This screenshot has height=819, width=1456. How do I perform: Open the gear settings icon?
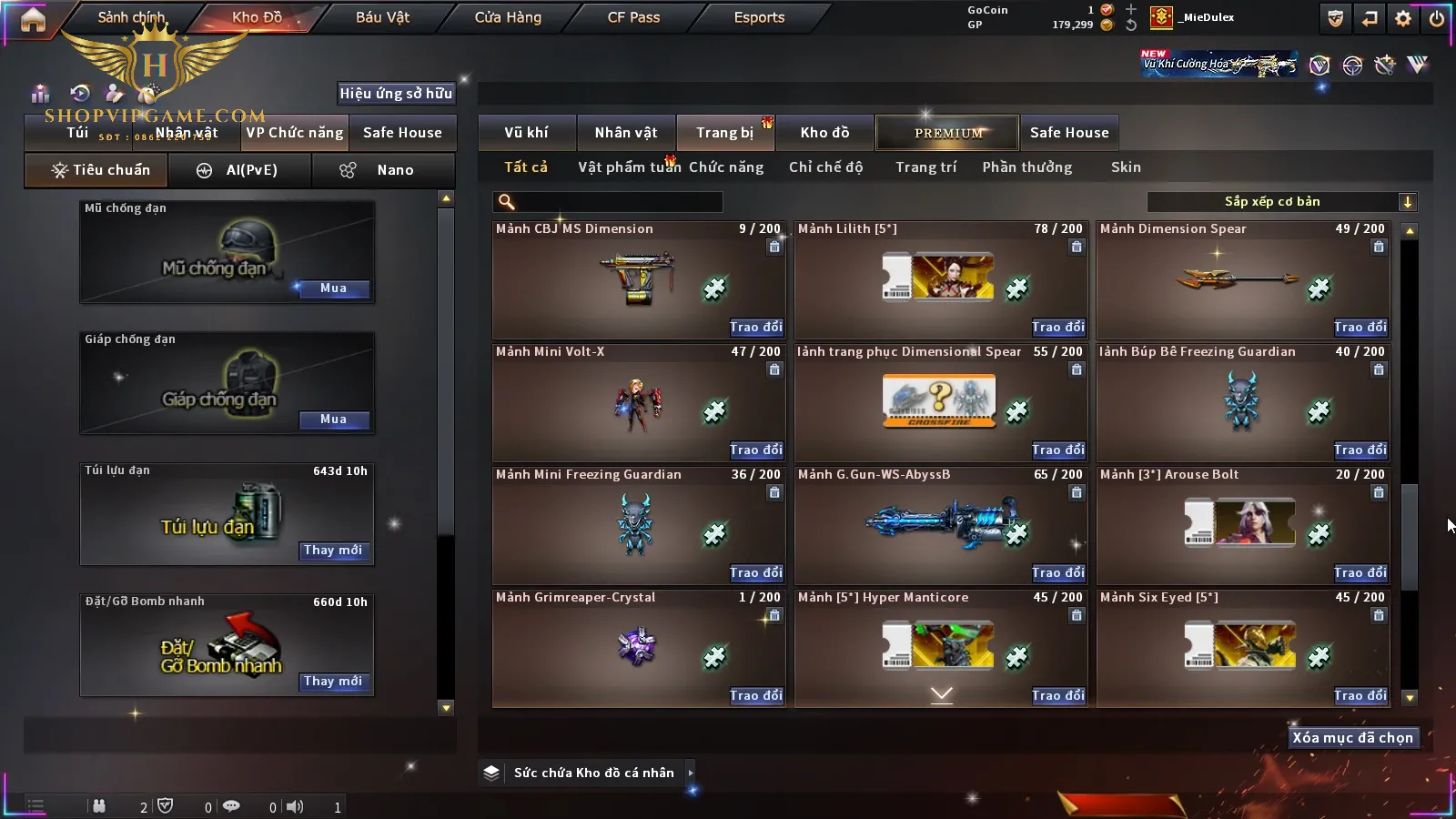click(x=1403, y=18)
